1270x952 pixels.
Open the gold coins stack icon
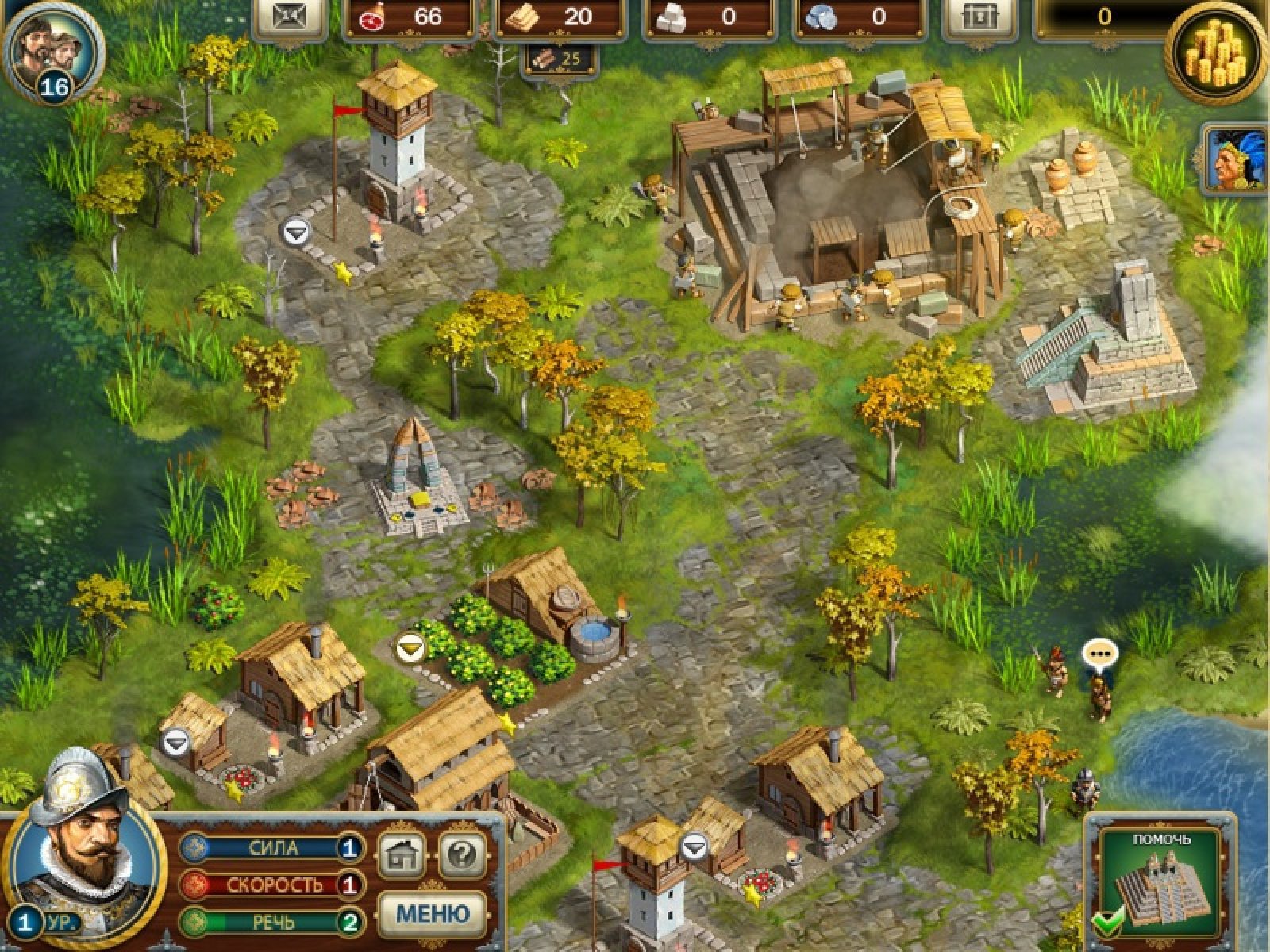(x=1217, y=52)
